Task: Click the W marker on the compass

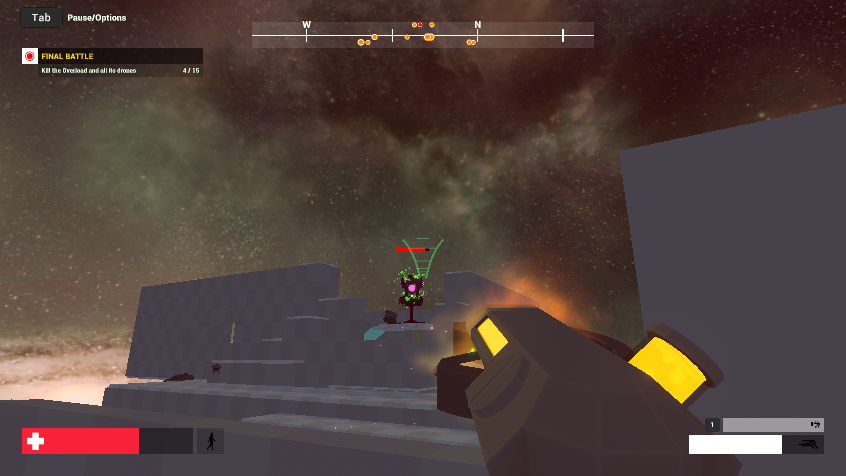Action: pos(306,25)
